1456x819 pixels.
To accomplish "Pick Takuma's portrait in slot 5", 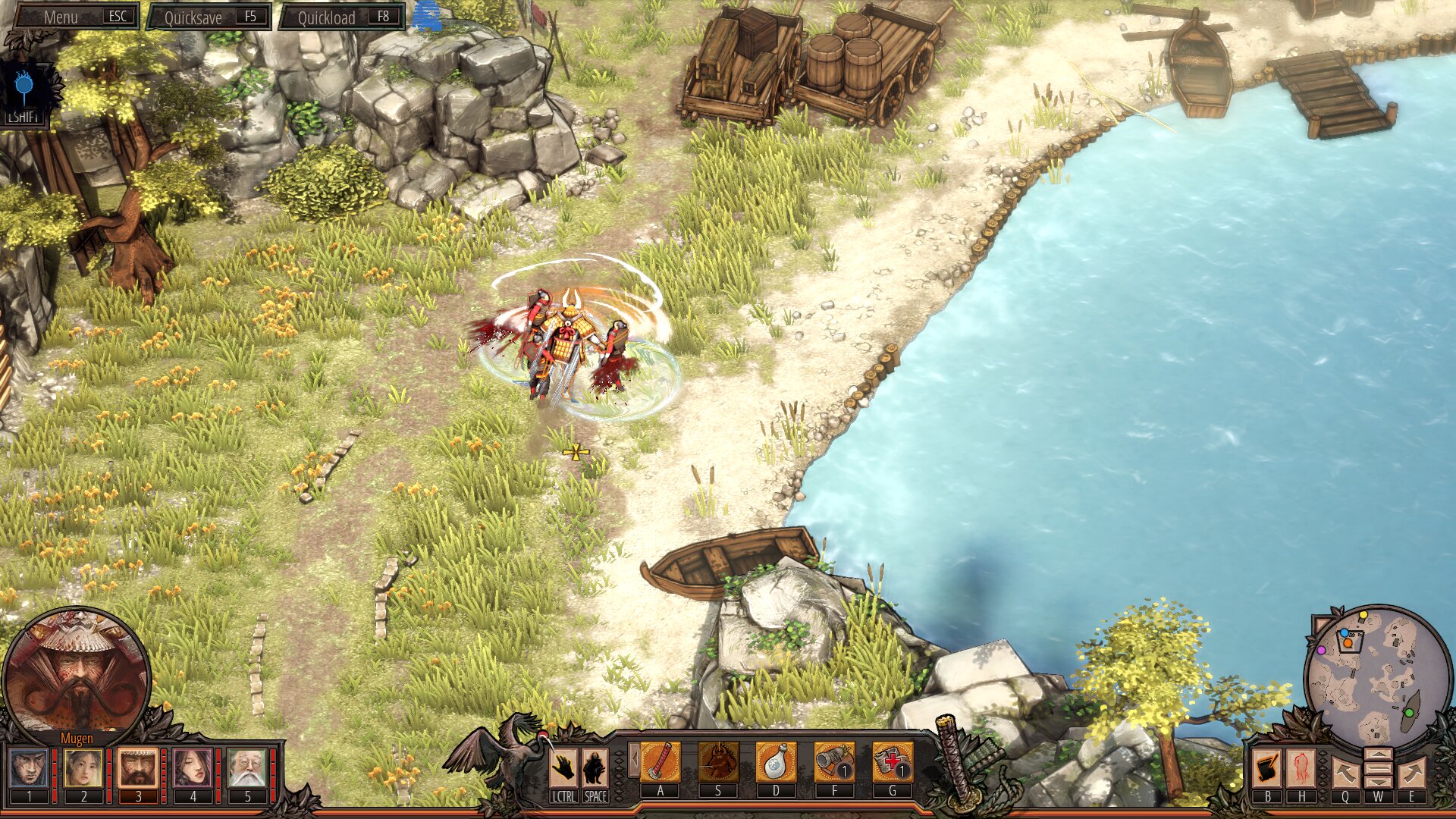I will [247, 767].
